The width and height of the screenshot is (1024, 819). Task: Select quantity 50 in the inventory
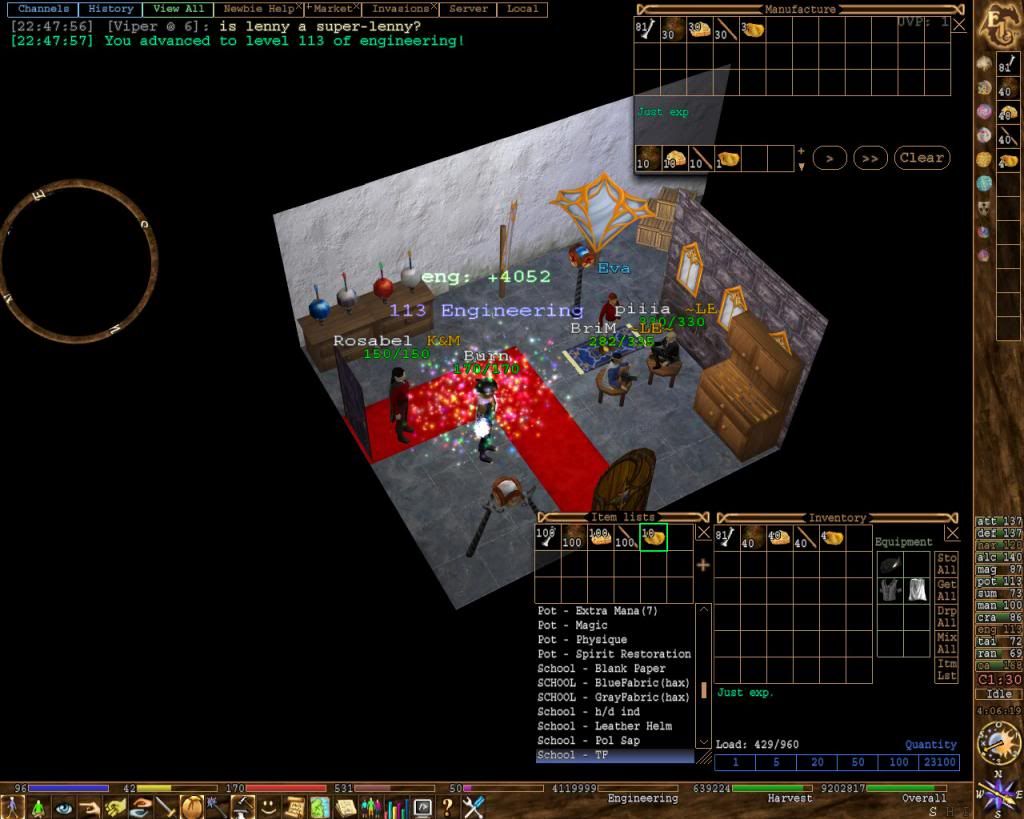[858, 762]
